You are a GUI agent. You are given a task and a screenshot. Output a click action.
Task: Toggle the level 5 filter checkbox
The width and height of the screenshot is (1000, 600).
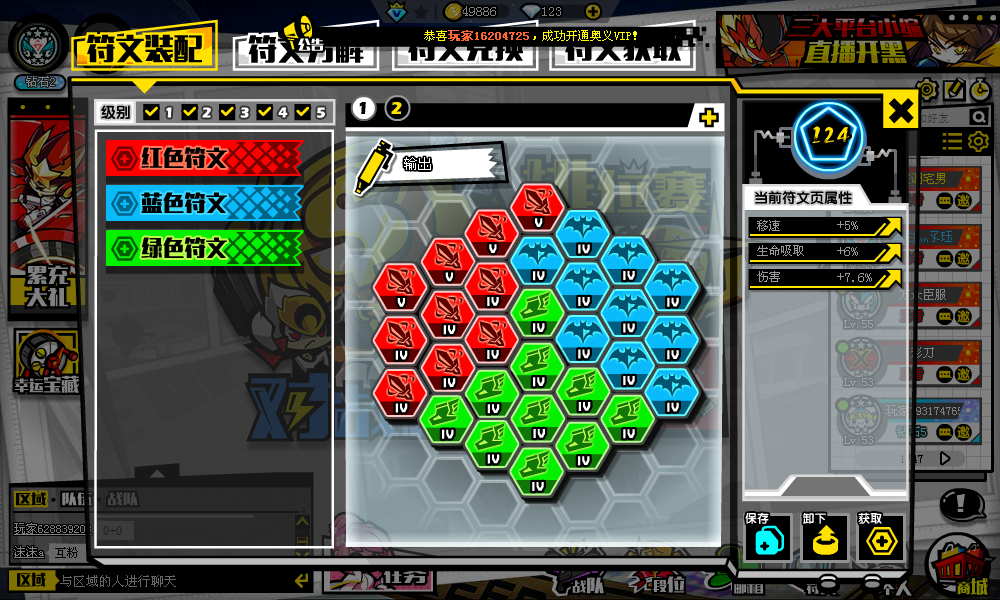click(x=303, y=112)
